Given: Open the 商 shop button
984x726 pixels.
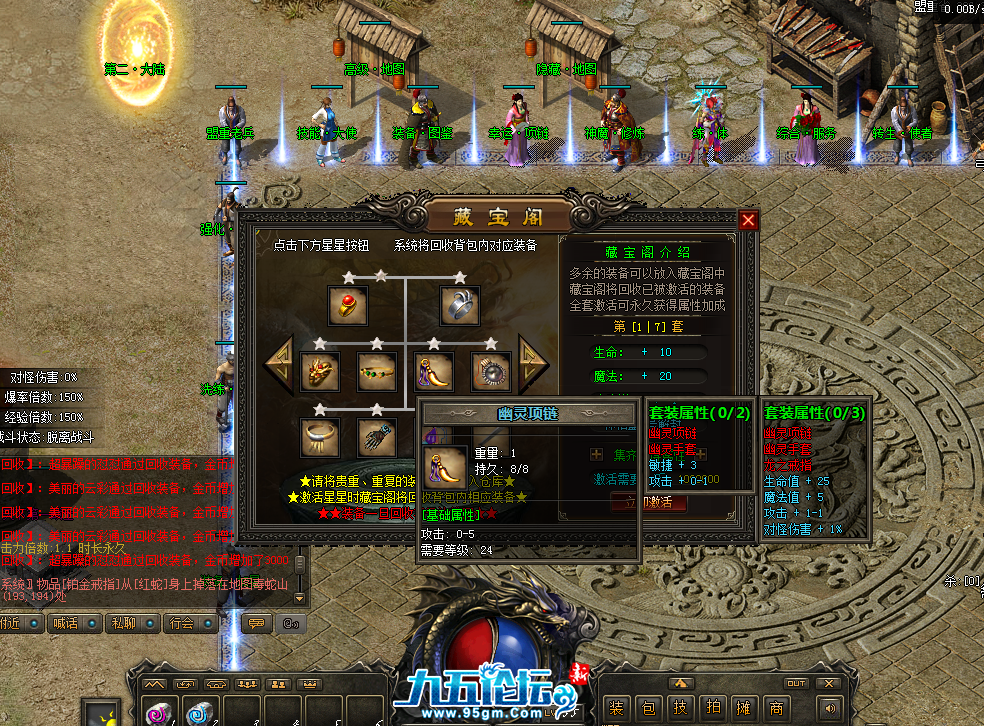Looking at the screenshot, I should pyautogui.click(x=777, y=708).
